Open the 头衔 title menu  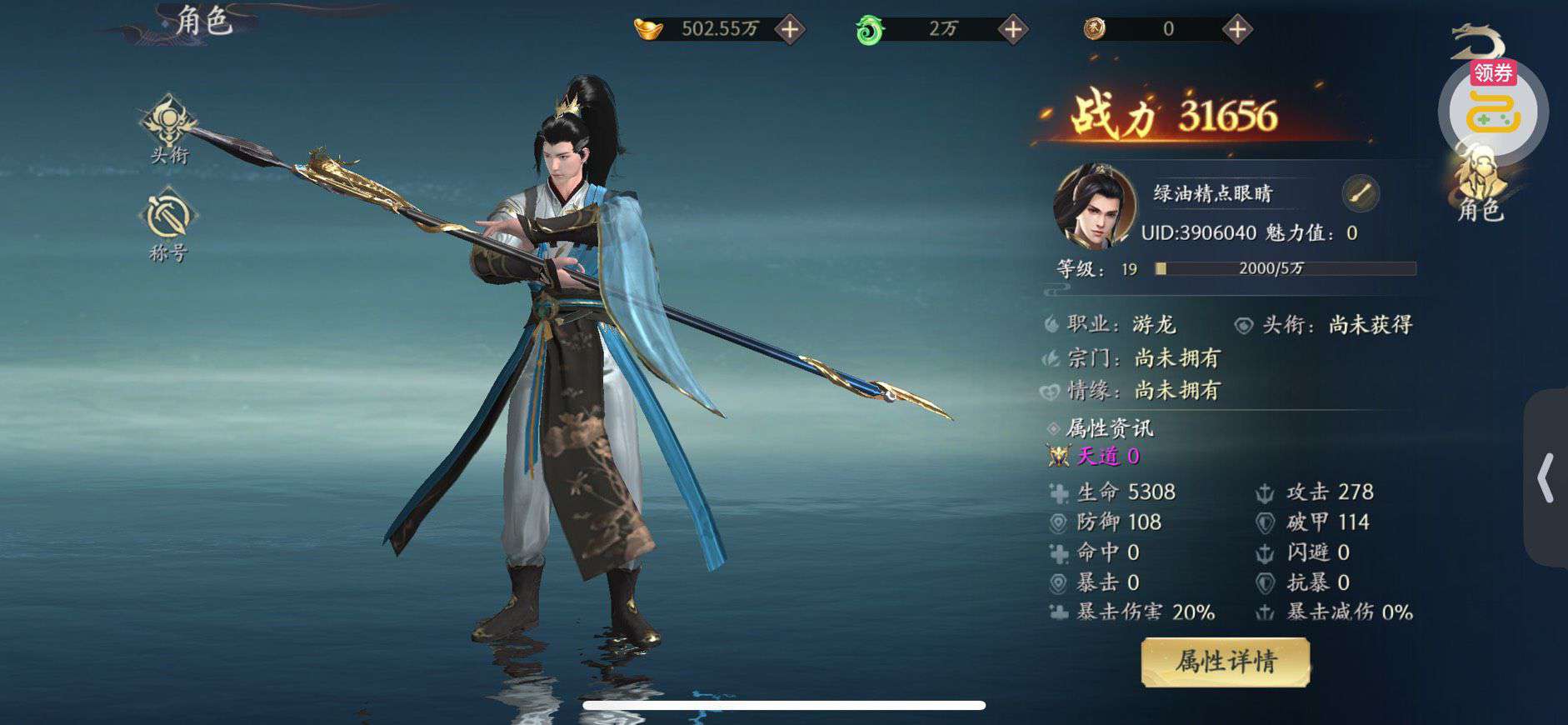click(169, 128)
